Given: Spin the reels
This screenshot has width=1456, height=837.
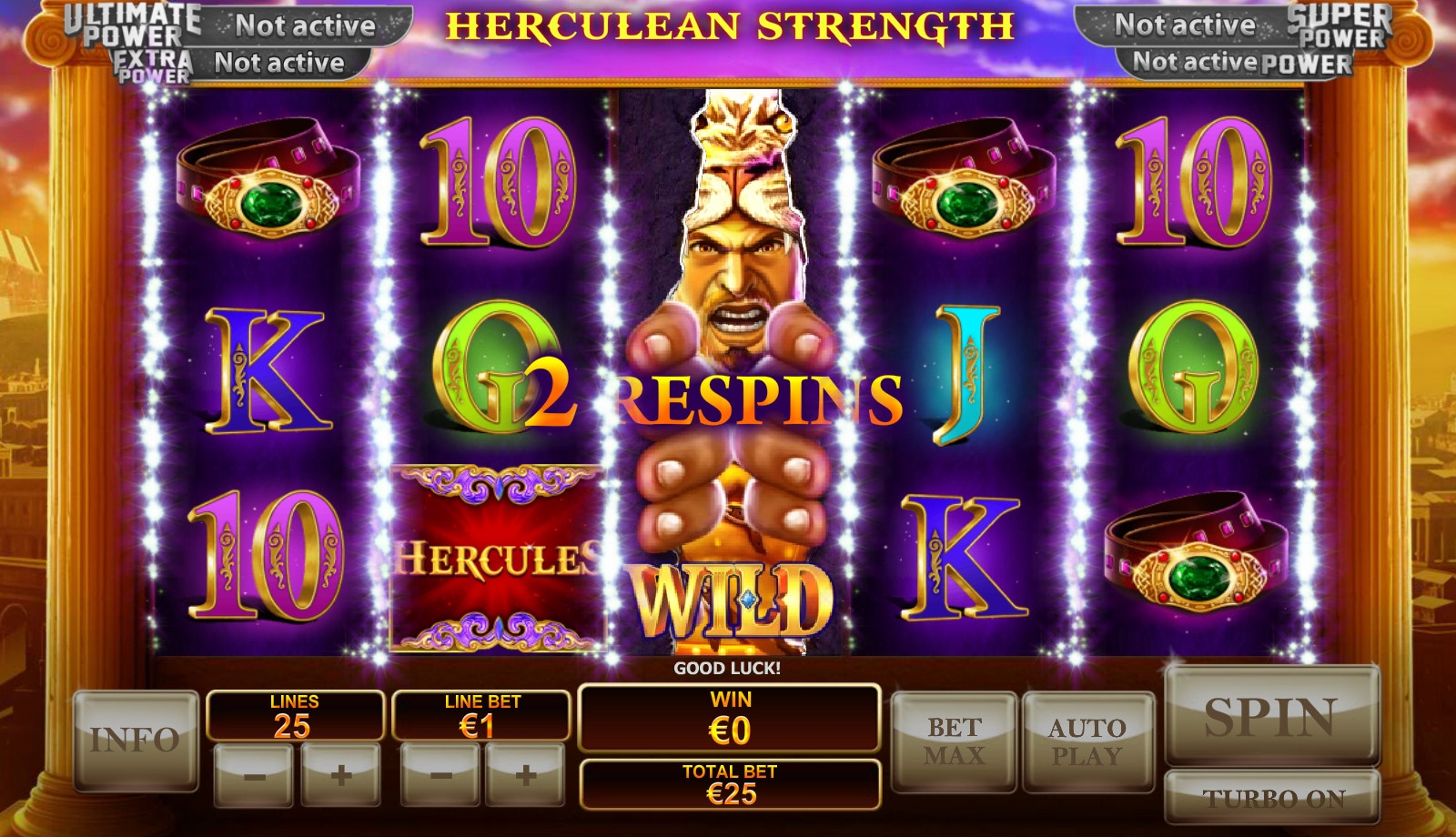Looking at the screenshot, I should [1271, 716].
